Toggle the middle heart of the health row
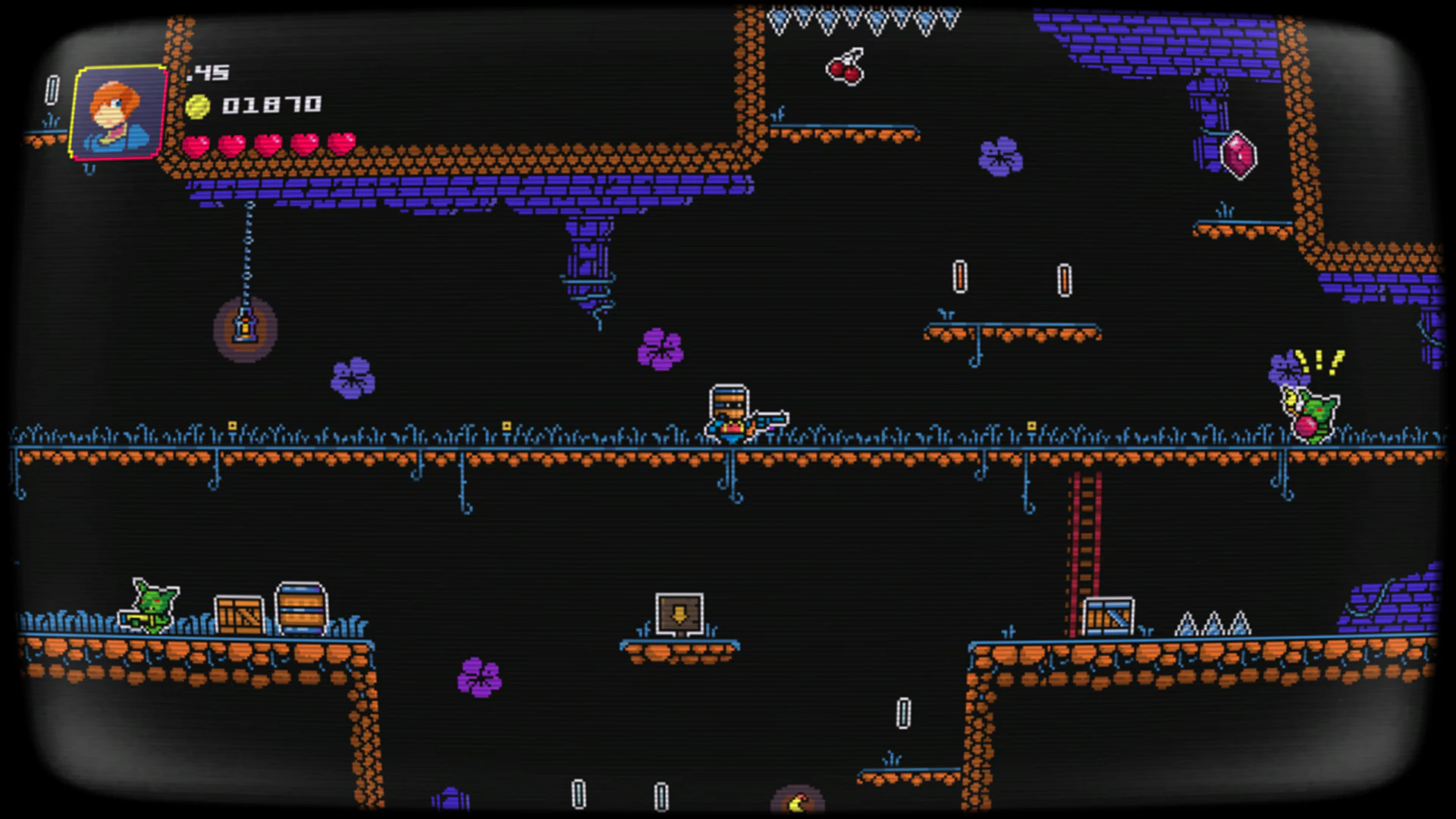1456x819 pixels. (x=268, y=144)
